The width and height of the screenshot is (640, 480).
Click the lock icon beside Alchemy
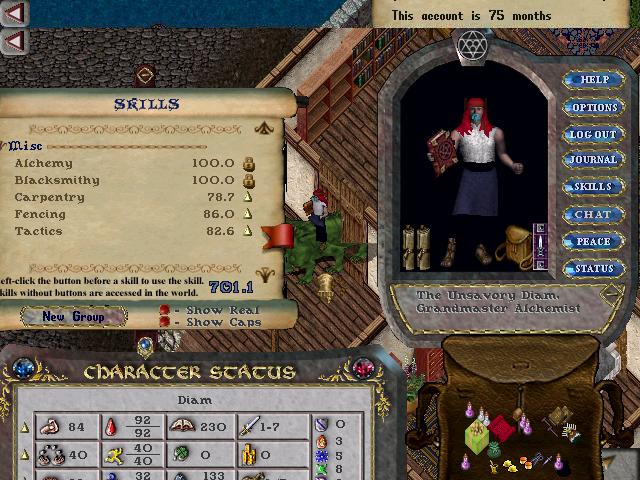click(247, 163)
